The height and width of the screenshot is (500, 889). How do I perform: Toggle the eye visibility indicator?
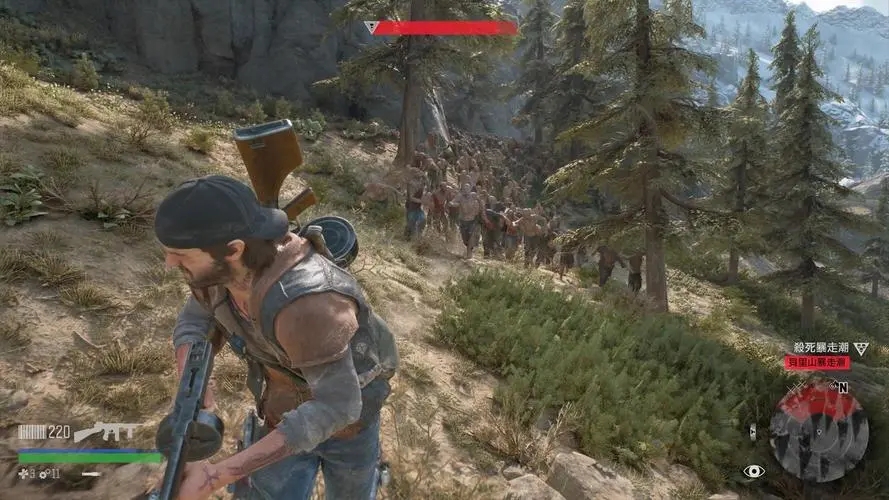[753, 471]
